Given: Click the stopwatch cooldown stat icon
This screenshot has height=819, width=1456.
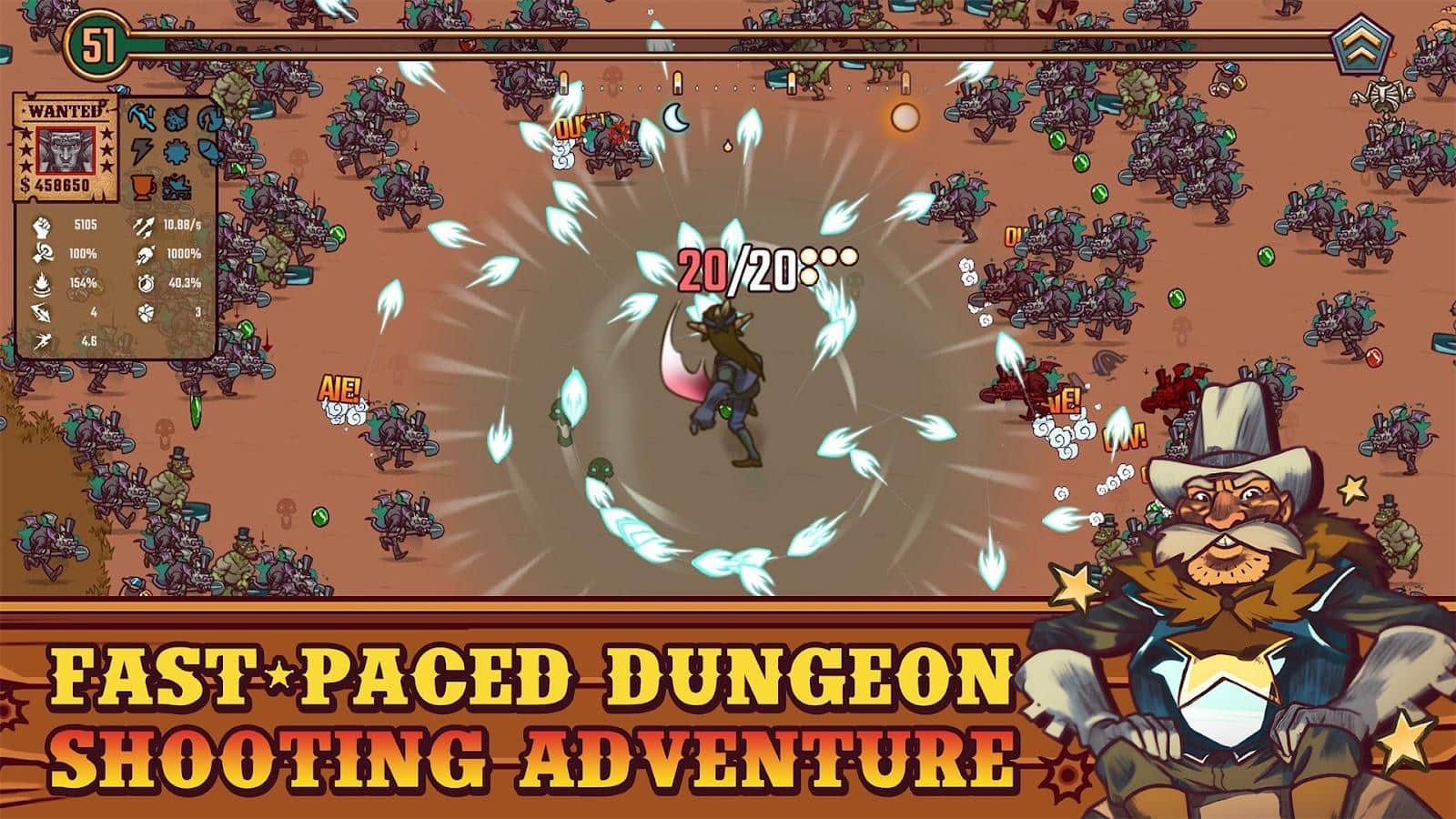Looking at the screenshot, I should point(146,285).
